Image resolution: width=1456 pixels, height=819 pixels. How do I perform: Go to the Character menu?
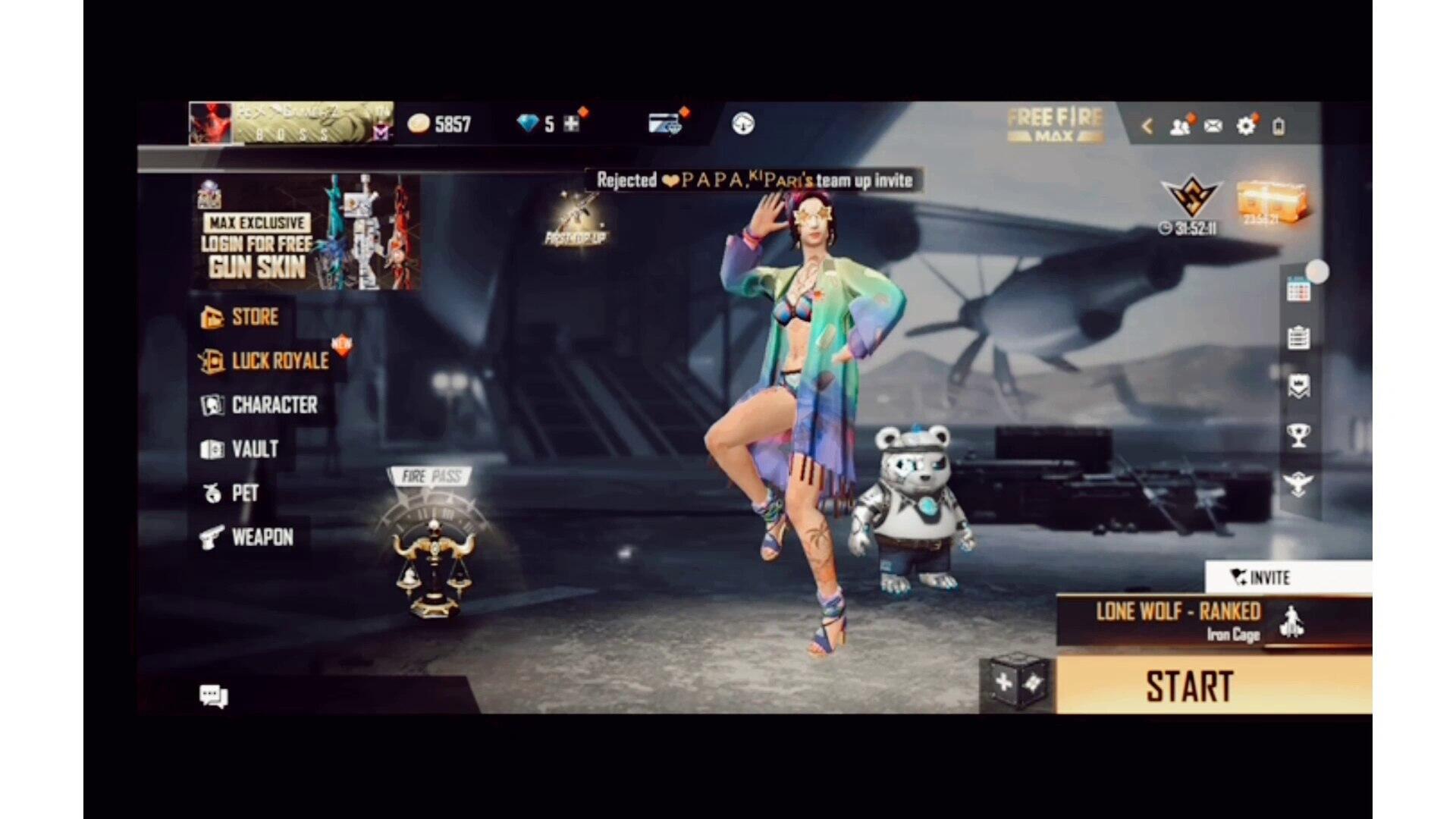tap(260, 405)
